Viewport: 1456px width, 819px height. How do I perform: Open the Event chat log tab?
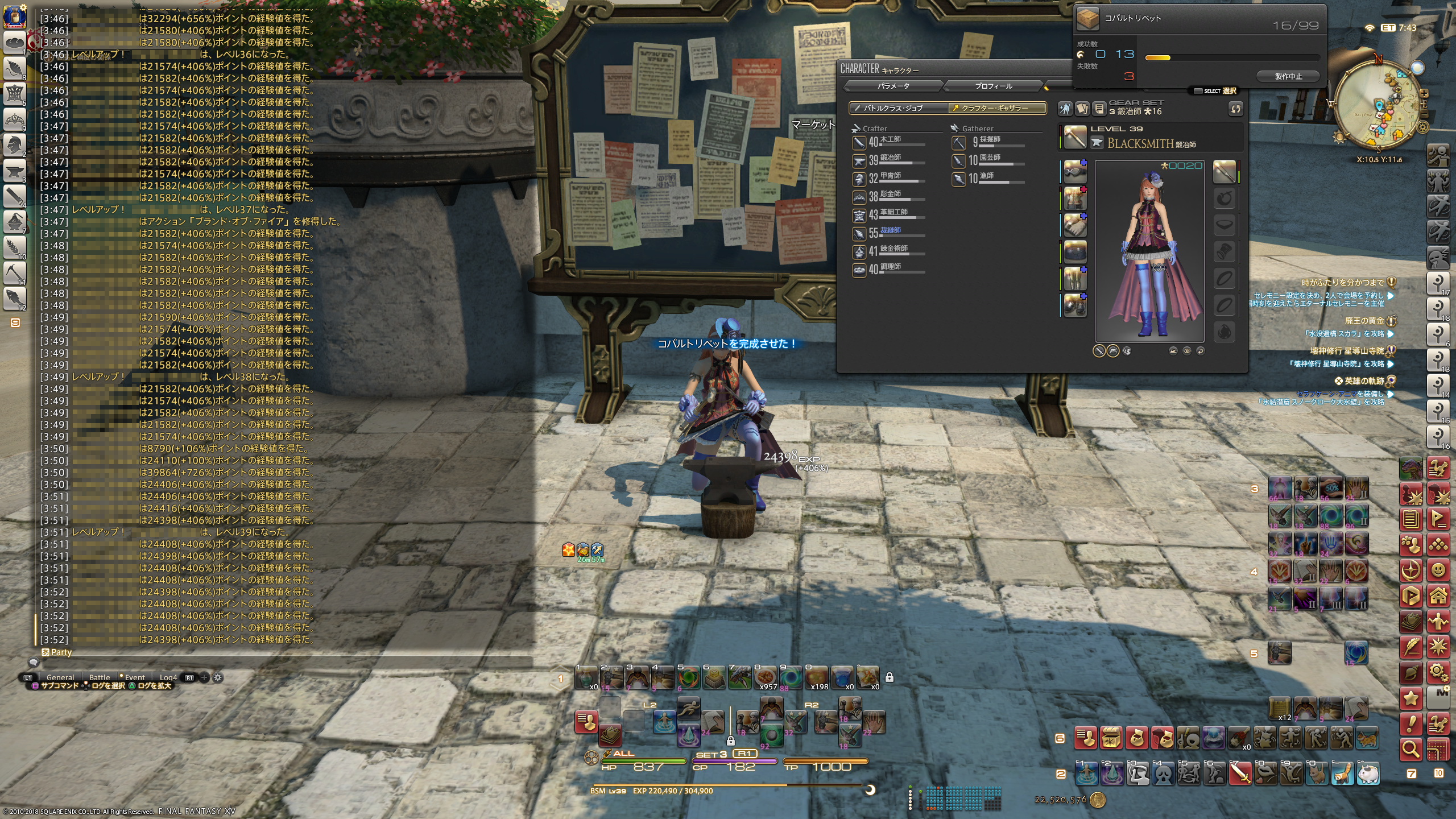tap(135, 677)
